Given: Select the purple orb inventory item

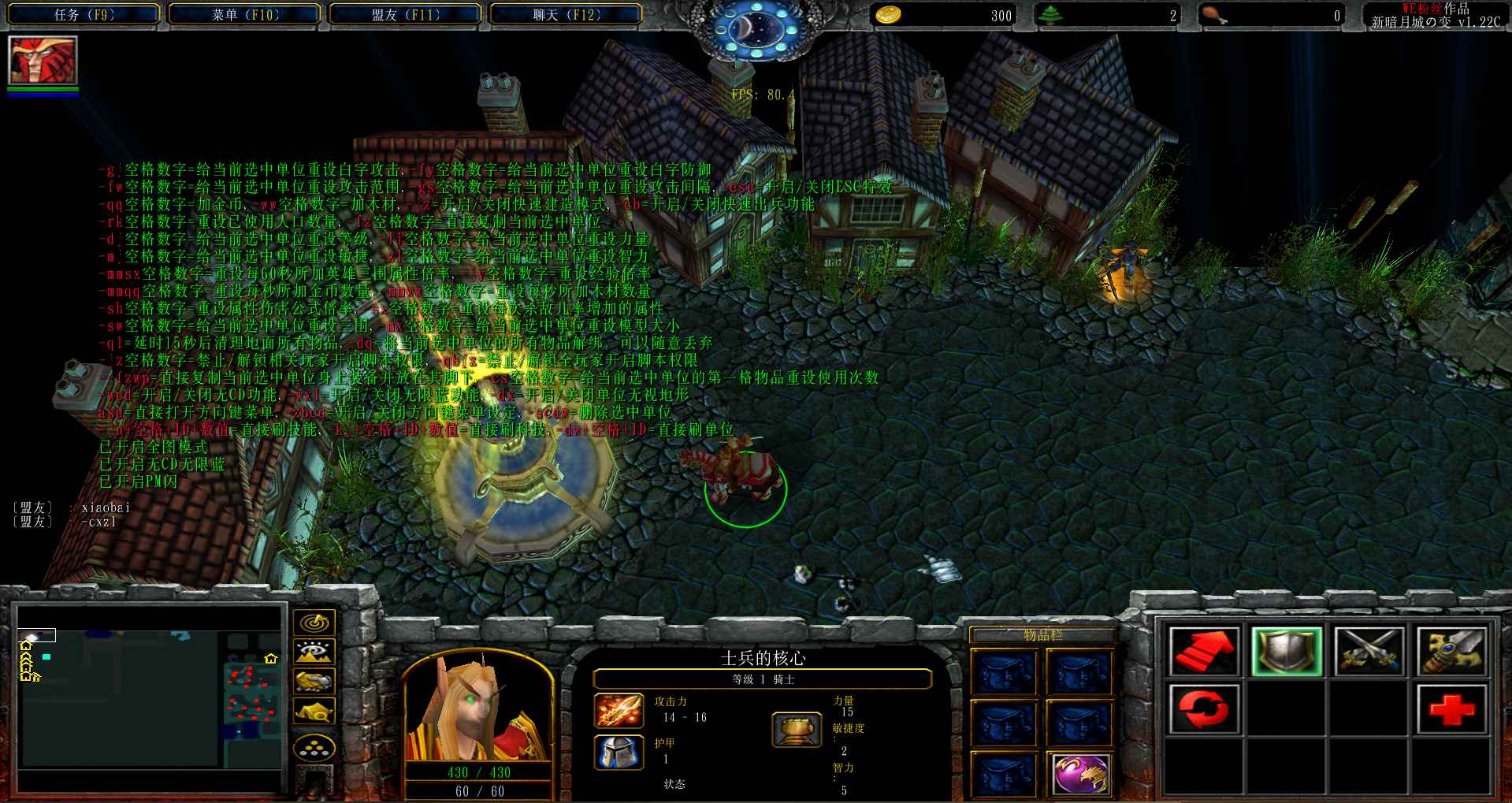Looking at the screenshot, I should (1080, 774).
